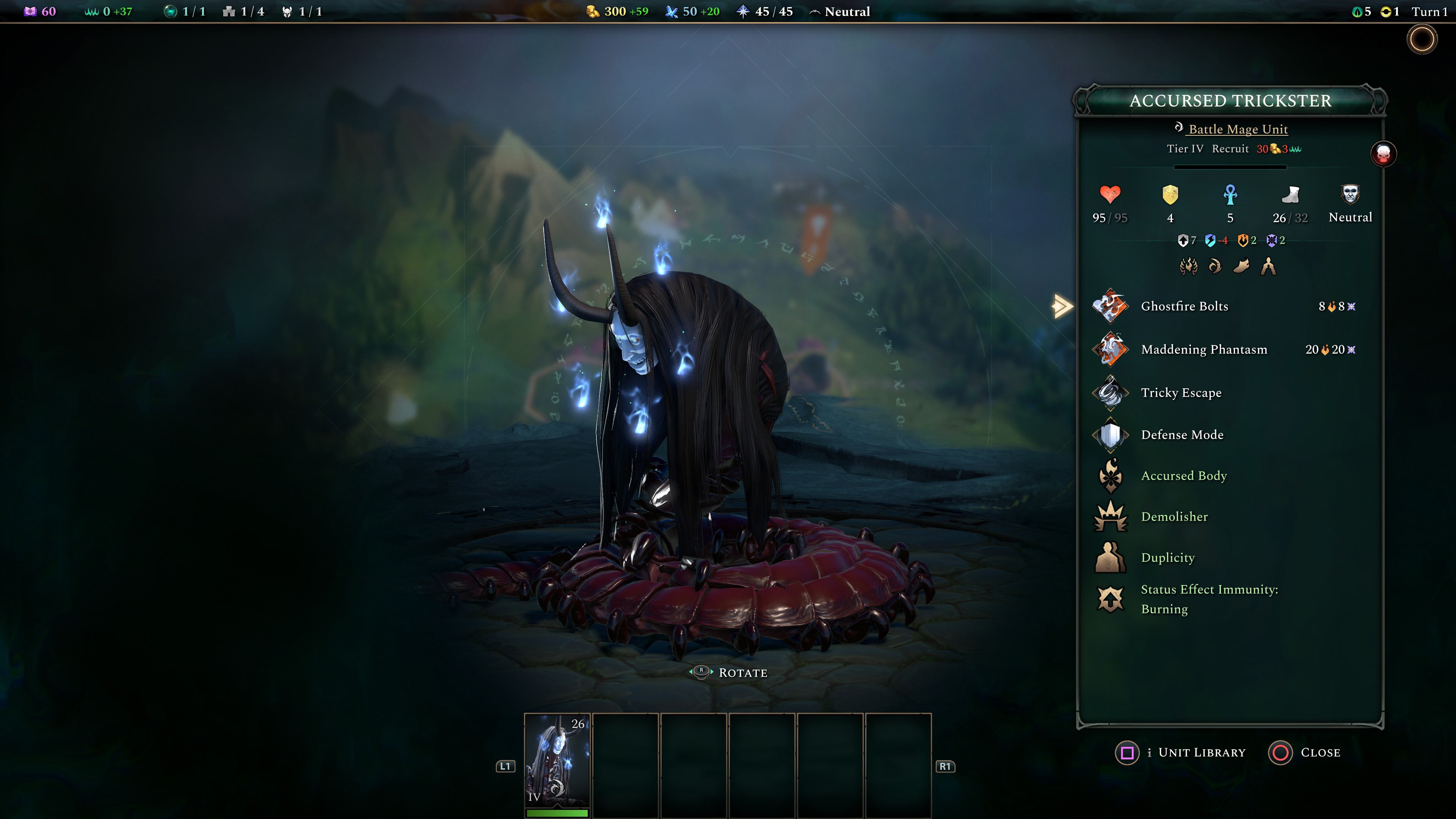Screen dimensions: 1456x819
Task: Open the Battle Mage Unit link
Action: tap(1238, 129)
